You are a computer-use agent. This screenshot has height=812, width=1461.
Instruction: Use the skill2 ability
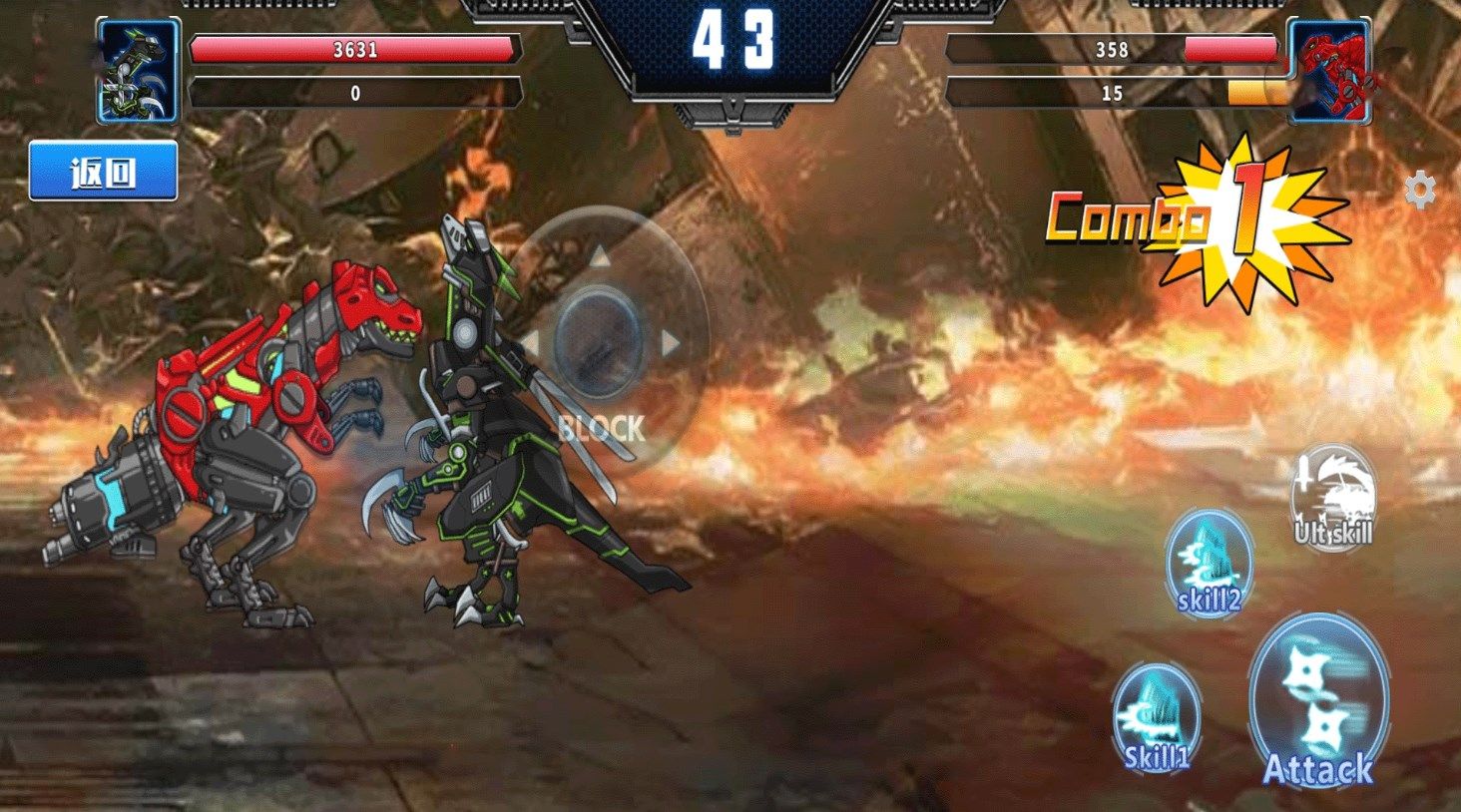[1209, 564]
